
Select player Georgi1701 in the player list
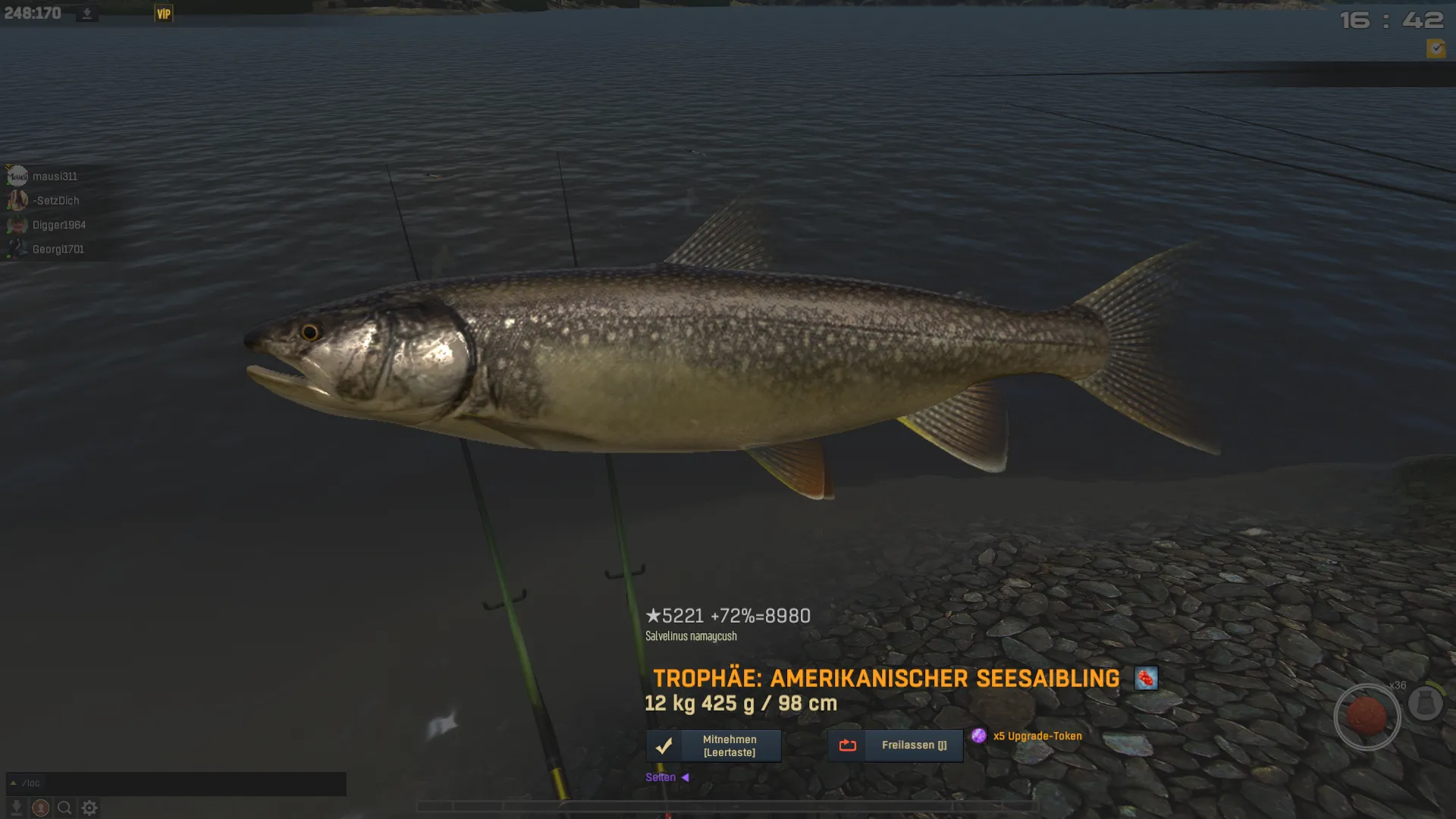click(58, 249)
